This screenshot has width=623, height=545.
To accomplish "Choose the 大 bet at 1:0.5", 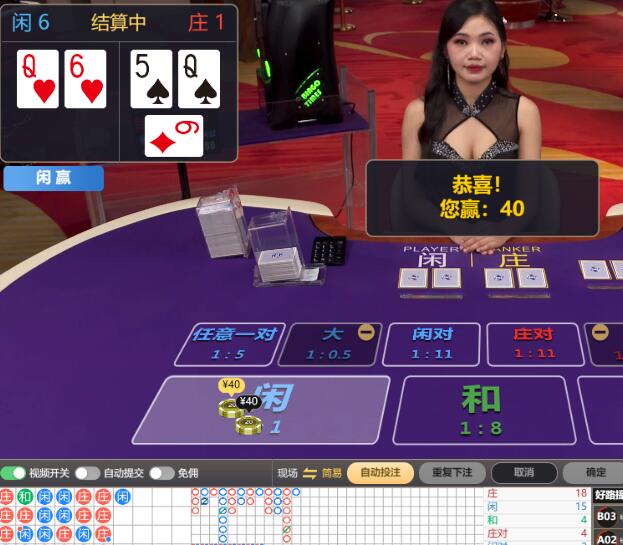I will pyautogui.click(x=329, y=343).
